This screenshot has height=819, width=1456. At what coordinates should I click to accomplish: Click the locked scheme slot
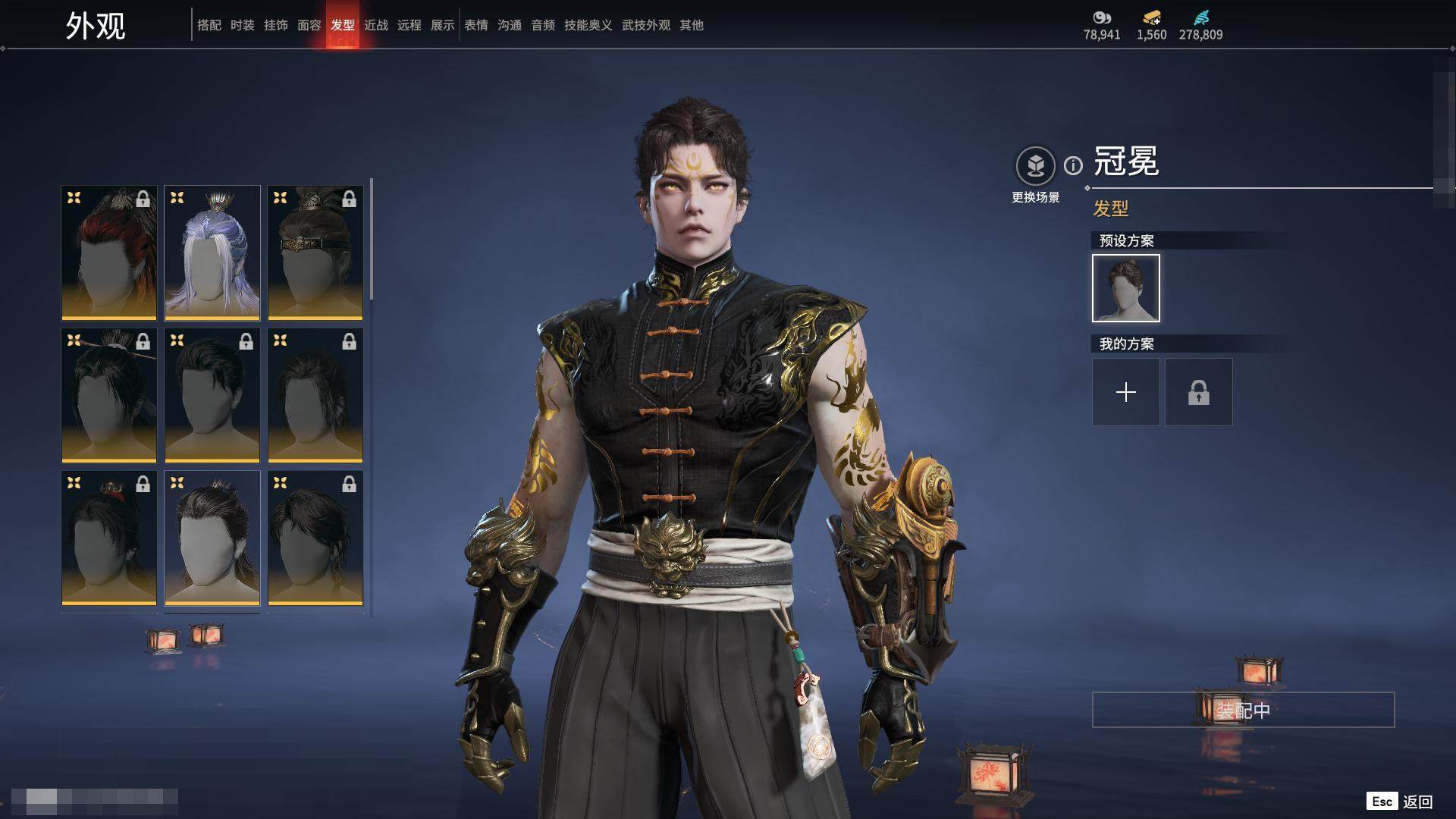click(x=1198, y=392)
